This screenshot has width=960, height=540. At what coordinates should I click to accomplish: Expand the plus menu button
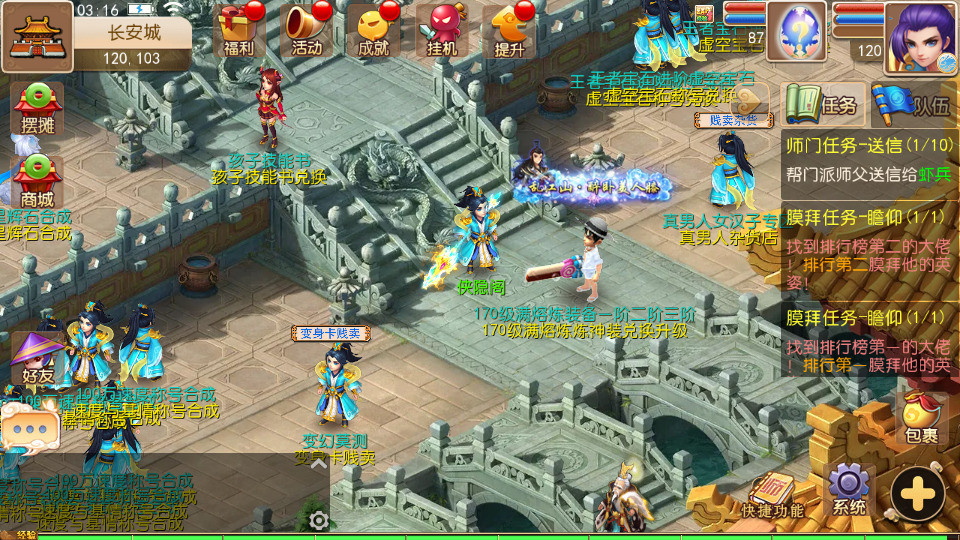917,494
